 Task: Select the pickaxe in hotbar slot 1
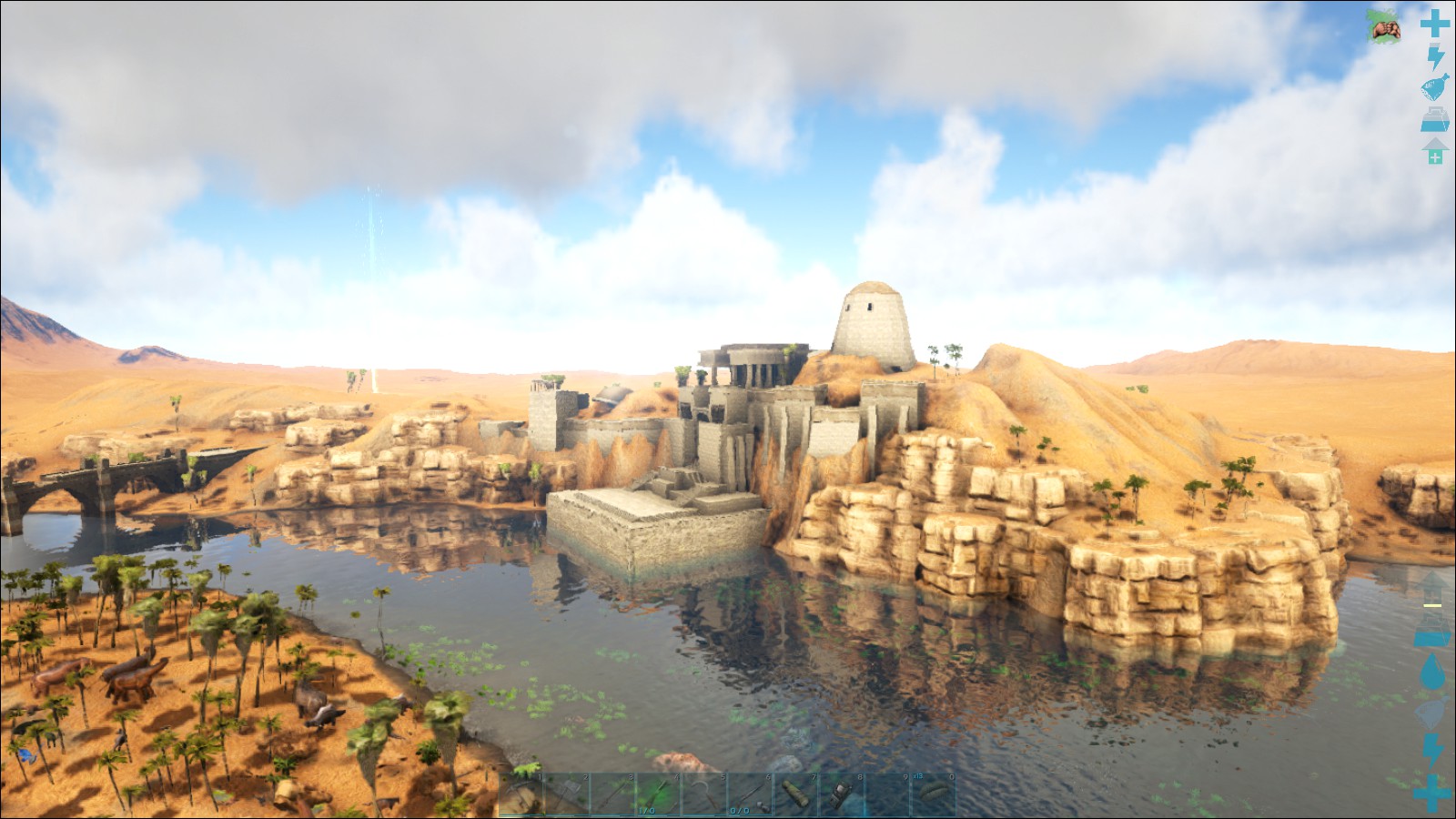tap(521, 794)
